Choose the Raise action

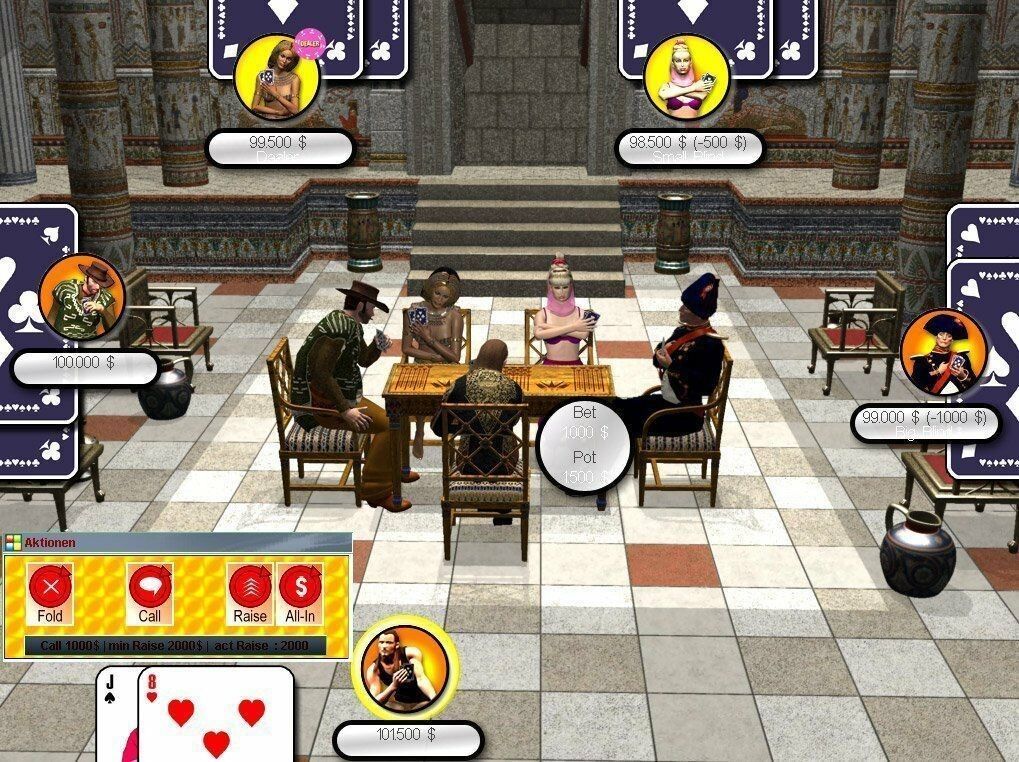point(250,591)
